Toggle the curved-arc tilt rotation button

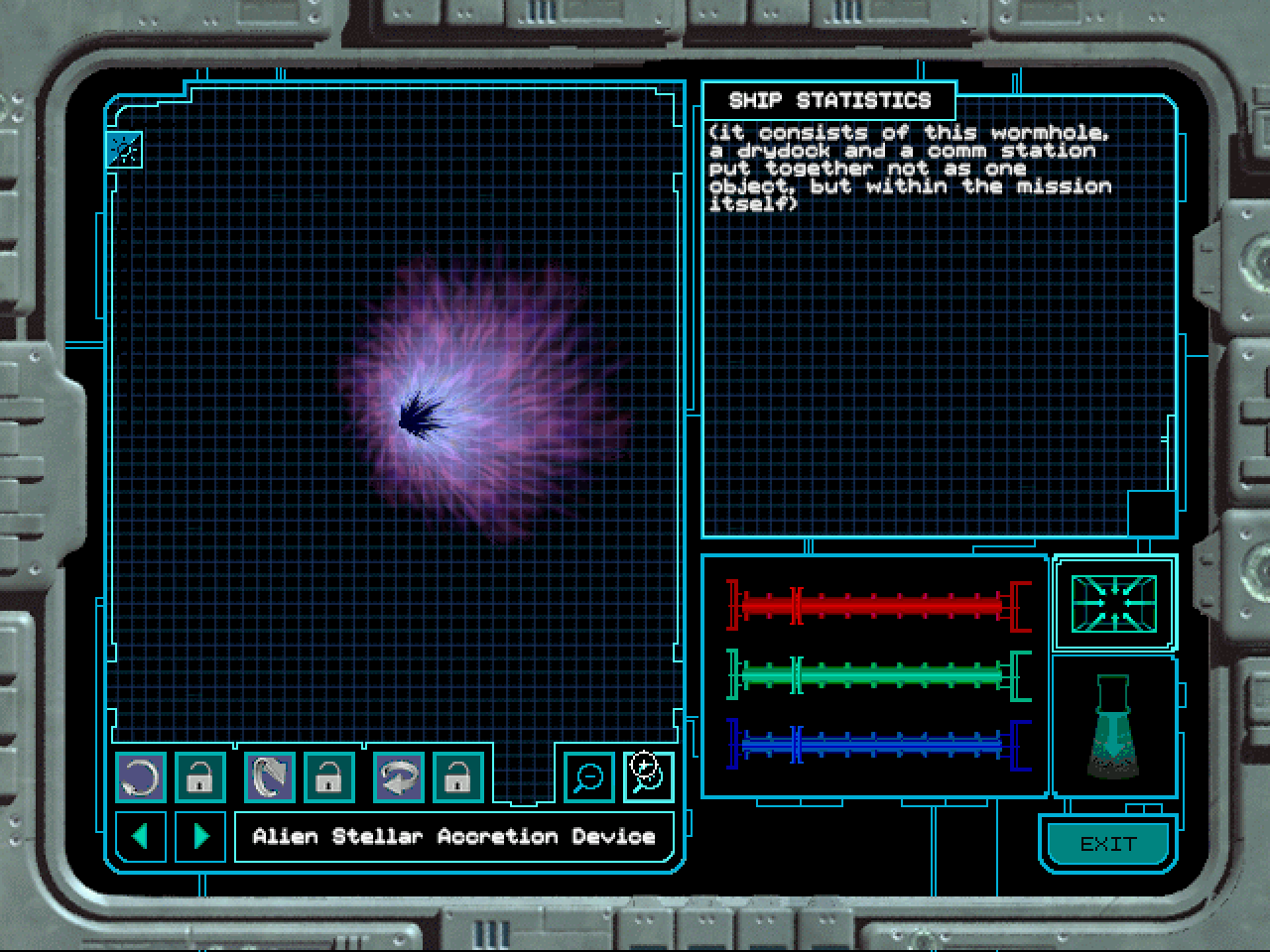(269, 776)
